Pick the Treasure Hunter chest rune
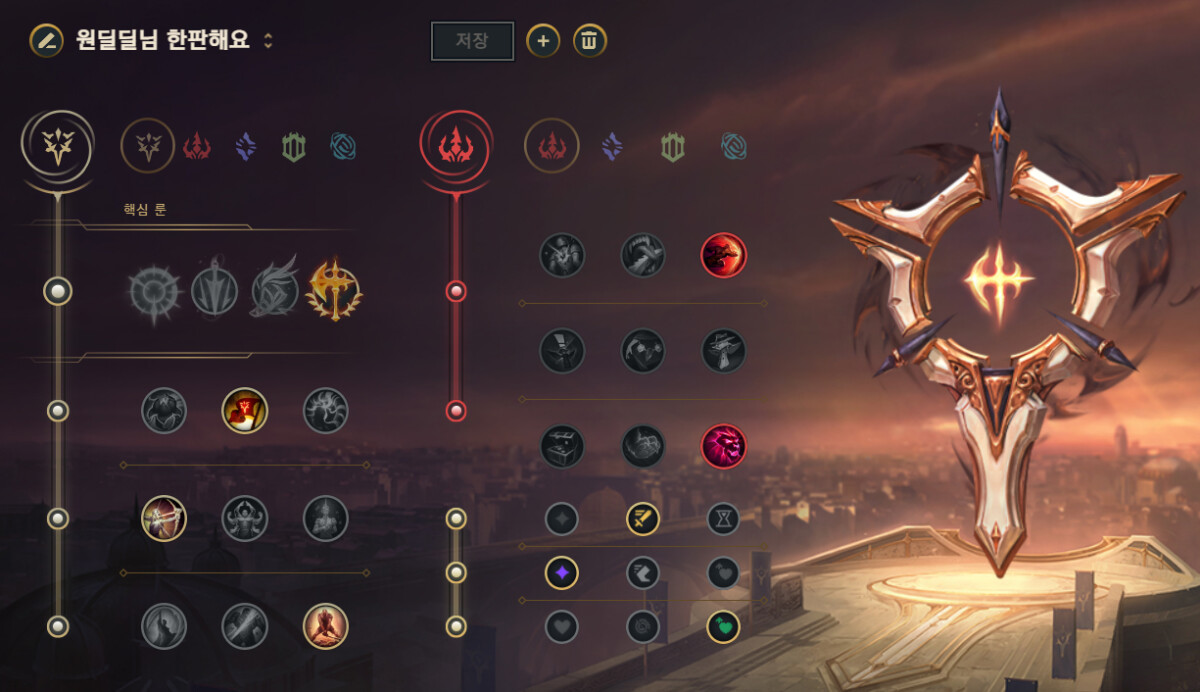This screenshot has height=692, width=1200. pyautogui.click(x=563, y=446)
